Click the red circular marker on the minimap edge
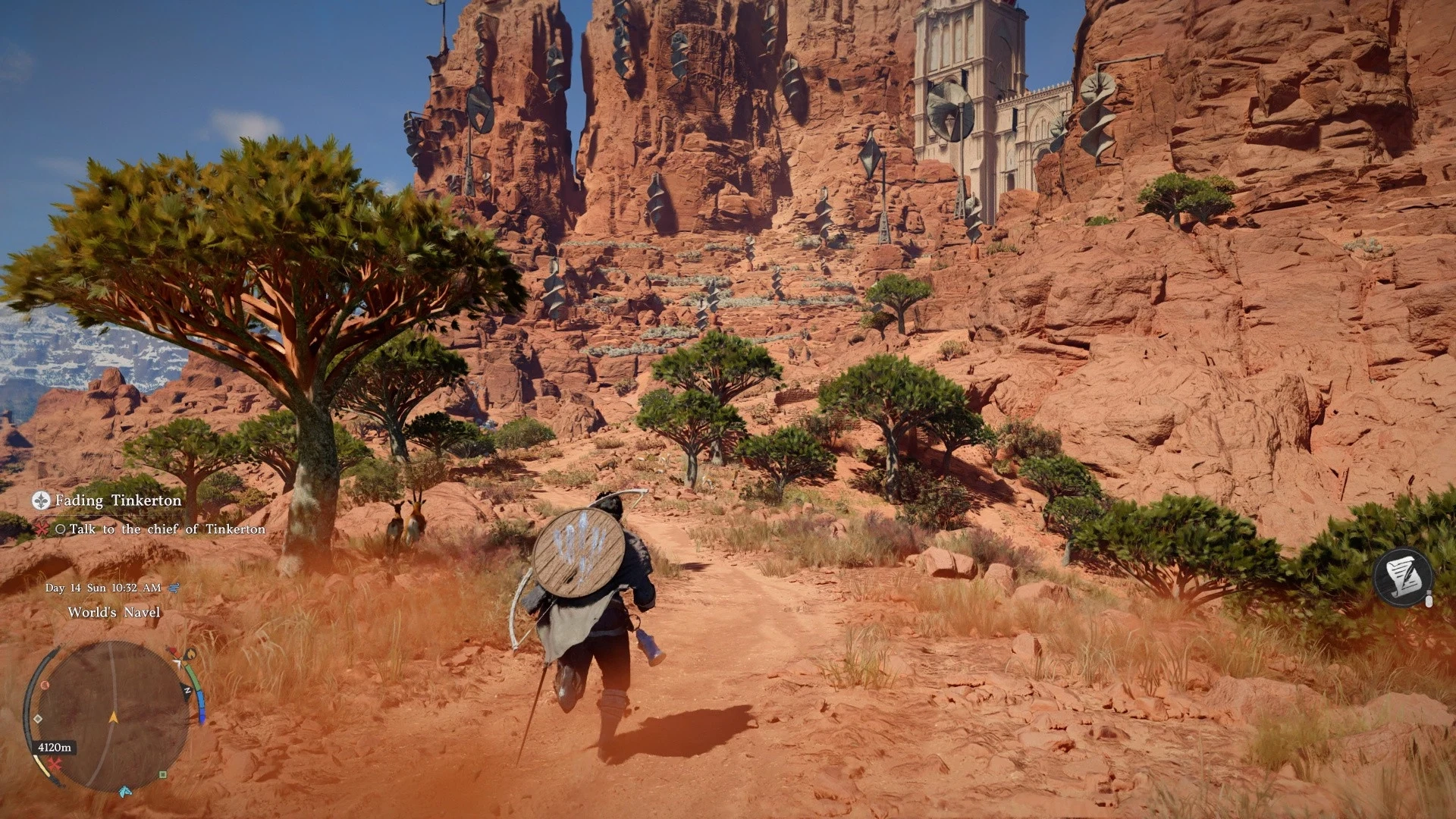1456x819 pixels. [x=44, y=686]
